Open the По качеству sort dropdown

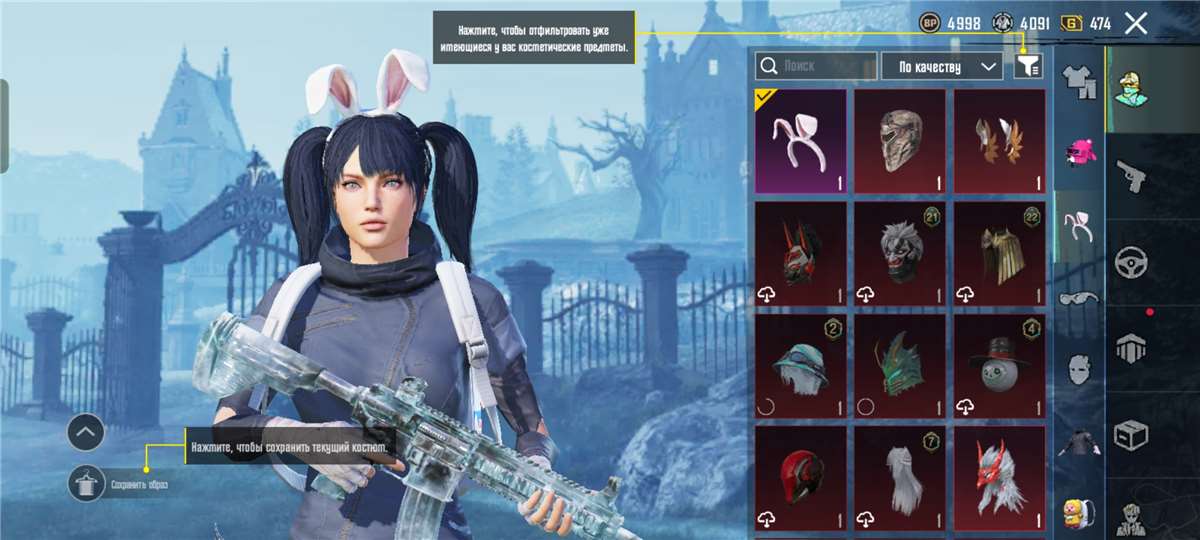pos(941,66)
